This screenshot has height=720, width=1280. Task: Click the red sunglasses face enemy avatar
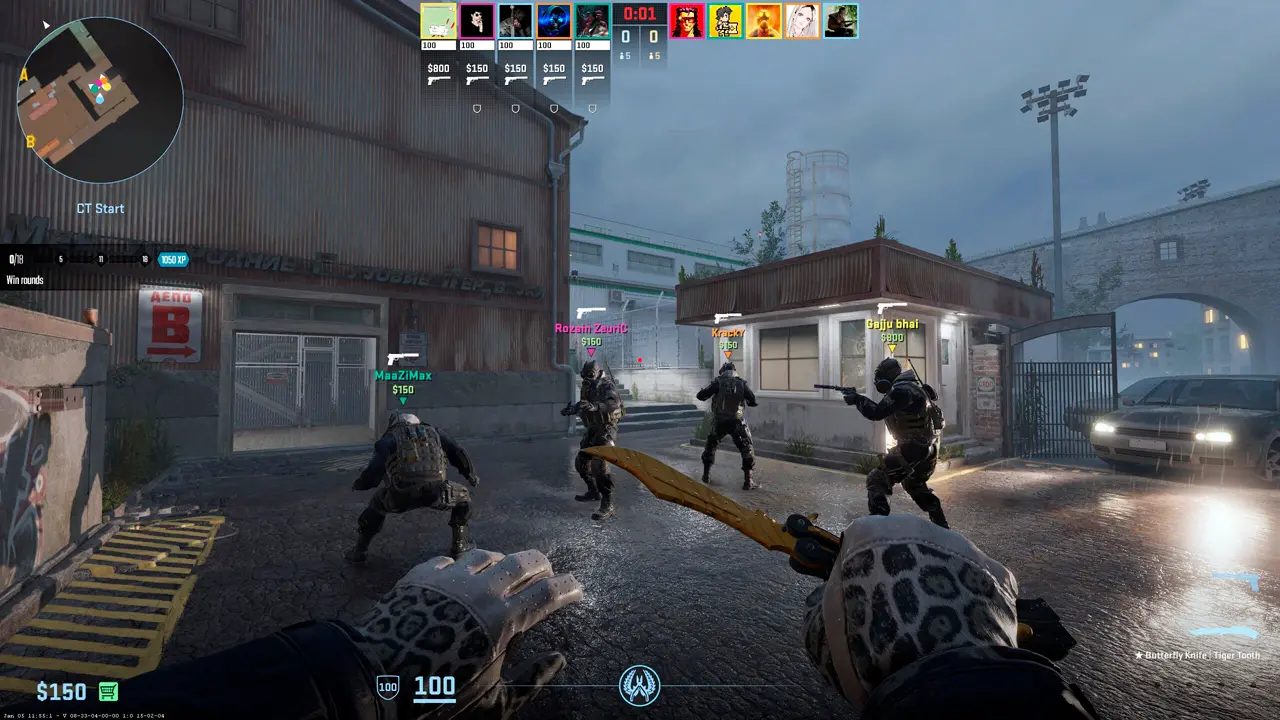coord(686,21)
